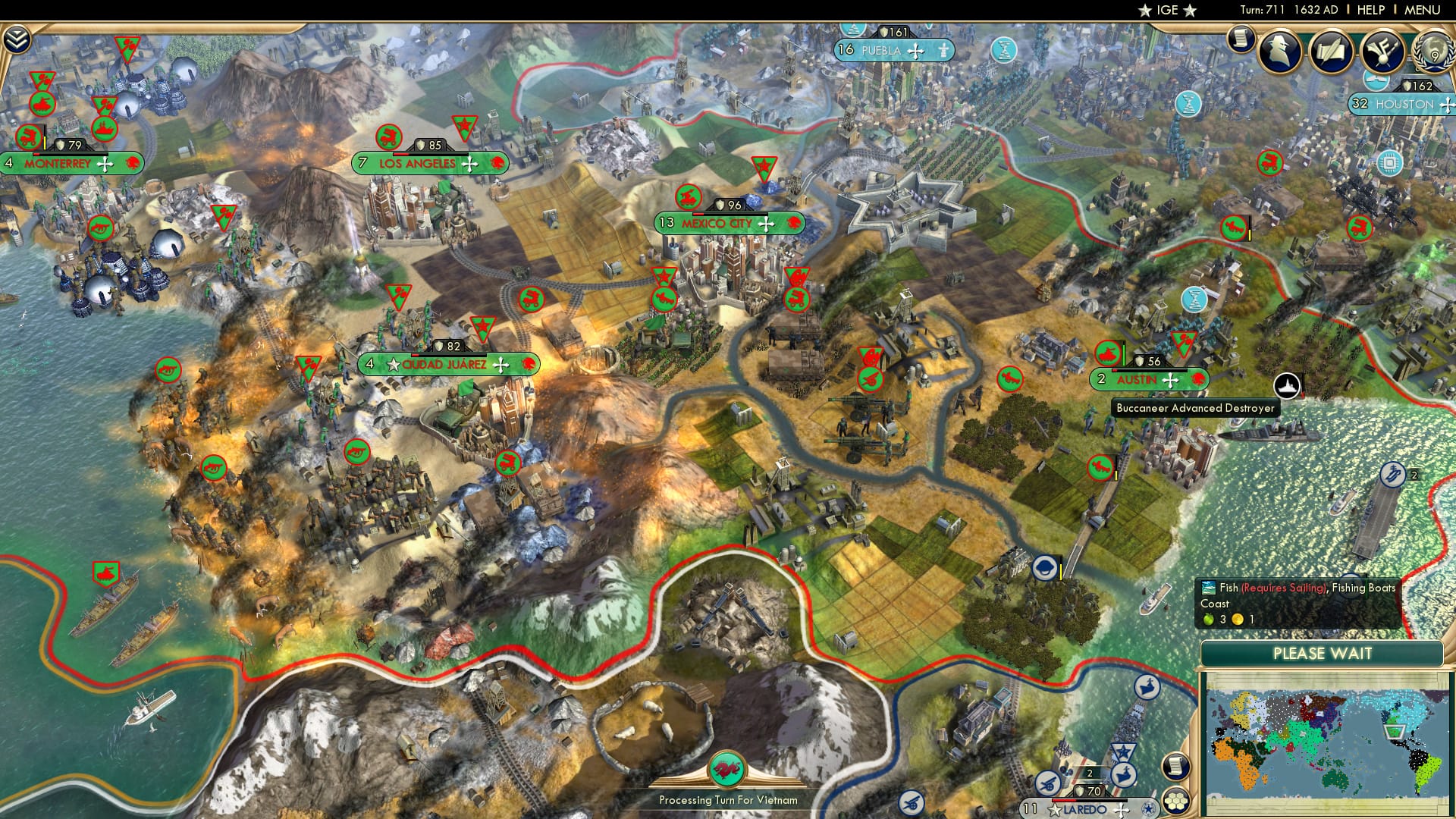Toggle the hex grid honeycomb icon near minimap
The height and width of the screenshot is (819, 1456).
click(x=1176, y=801)
